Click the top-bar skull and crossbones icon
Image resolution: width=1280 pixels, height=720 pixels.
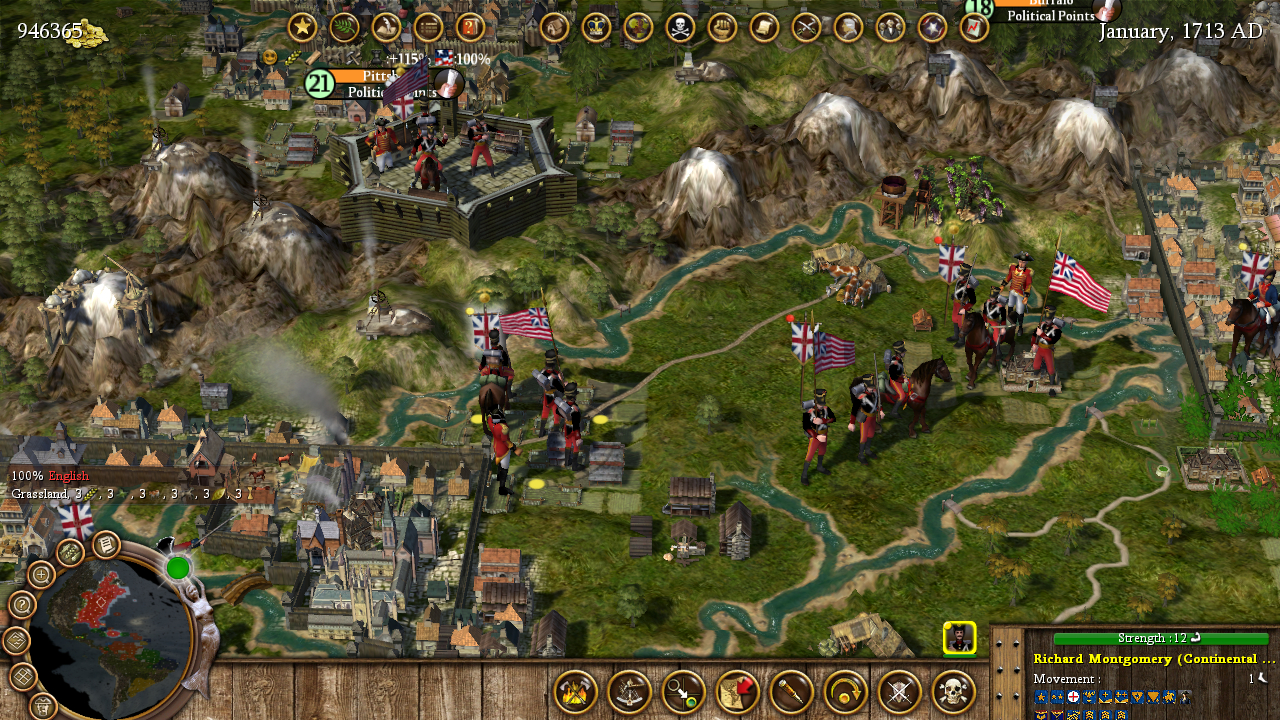pos(680,27)
